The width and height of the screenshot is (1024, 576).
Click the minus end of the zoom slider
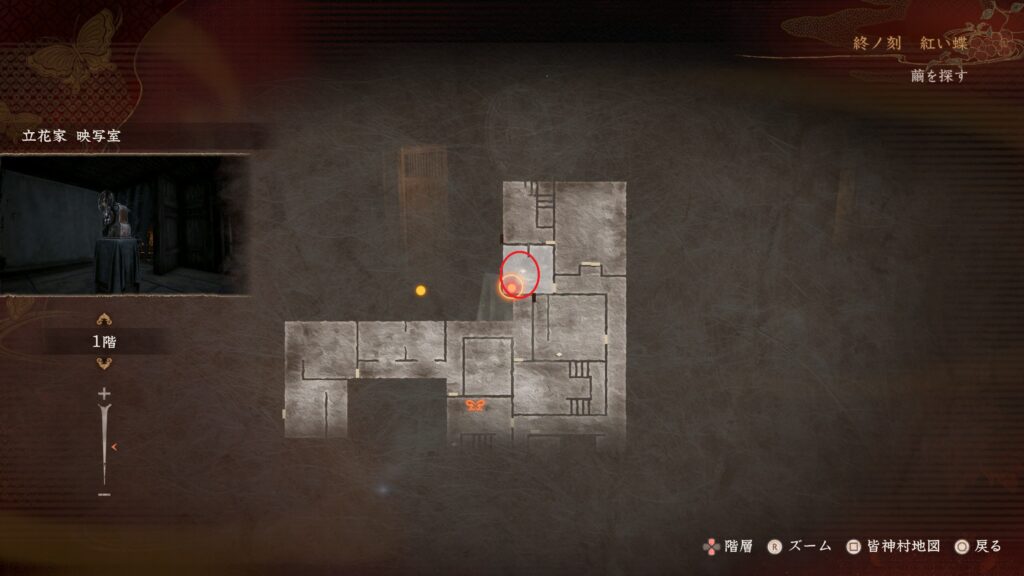(x=104, y=494)
